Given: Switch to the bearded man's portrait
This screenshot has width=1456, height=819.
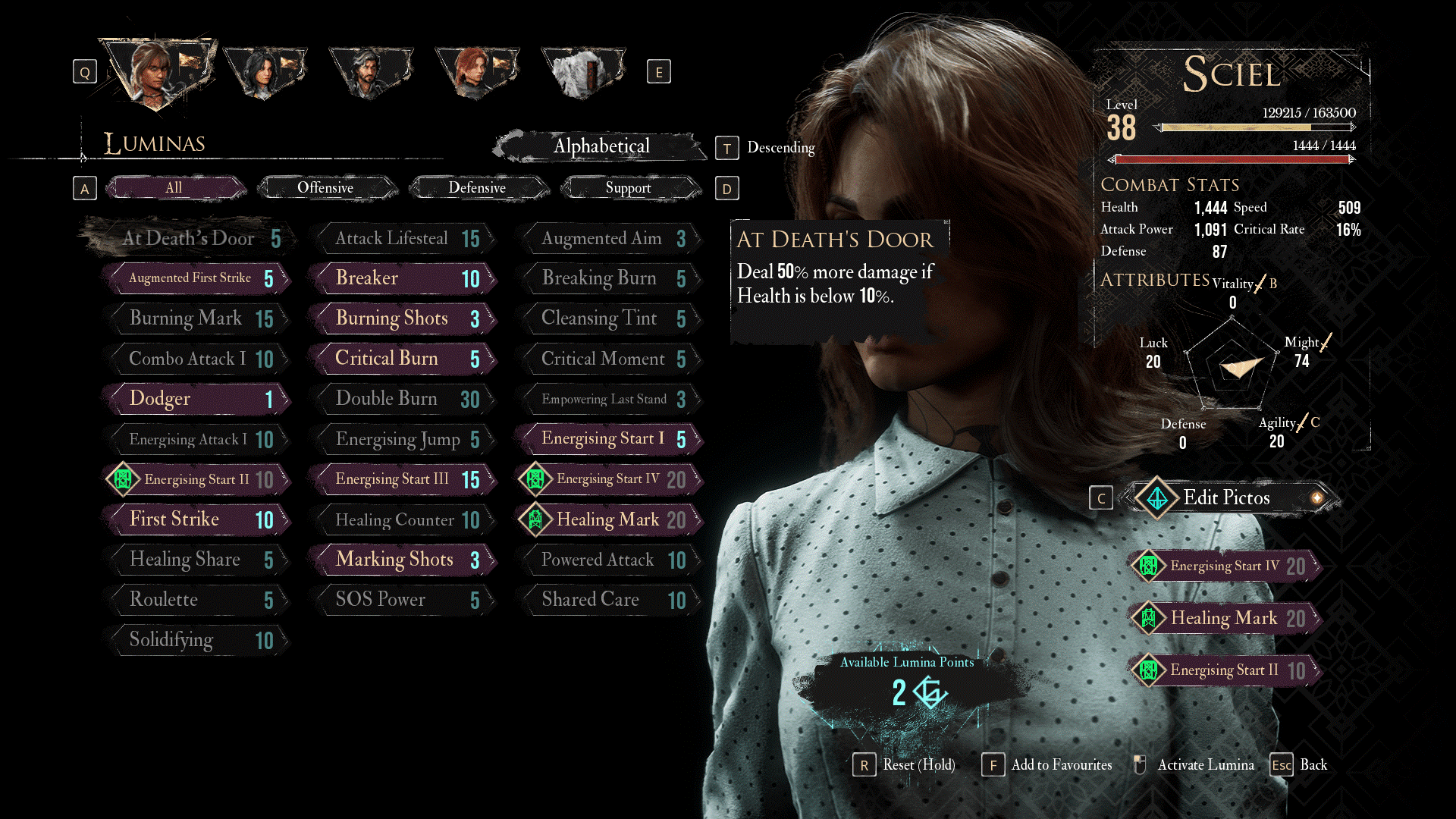Looking at the screenshot, I should (x=370, y=72).
